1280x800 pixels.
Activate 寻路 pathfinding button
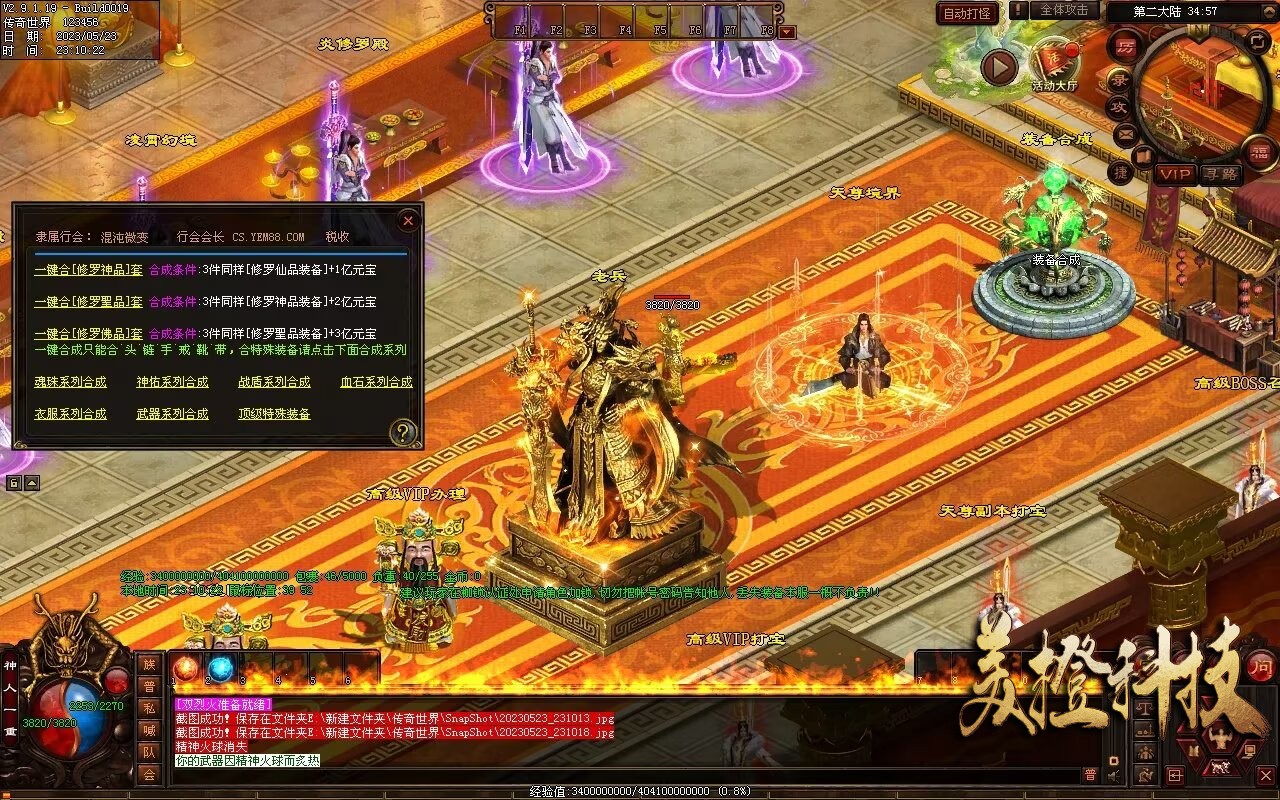tap(1219, 174)
